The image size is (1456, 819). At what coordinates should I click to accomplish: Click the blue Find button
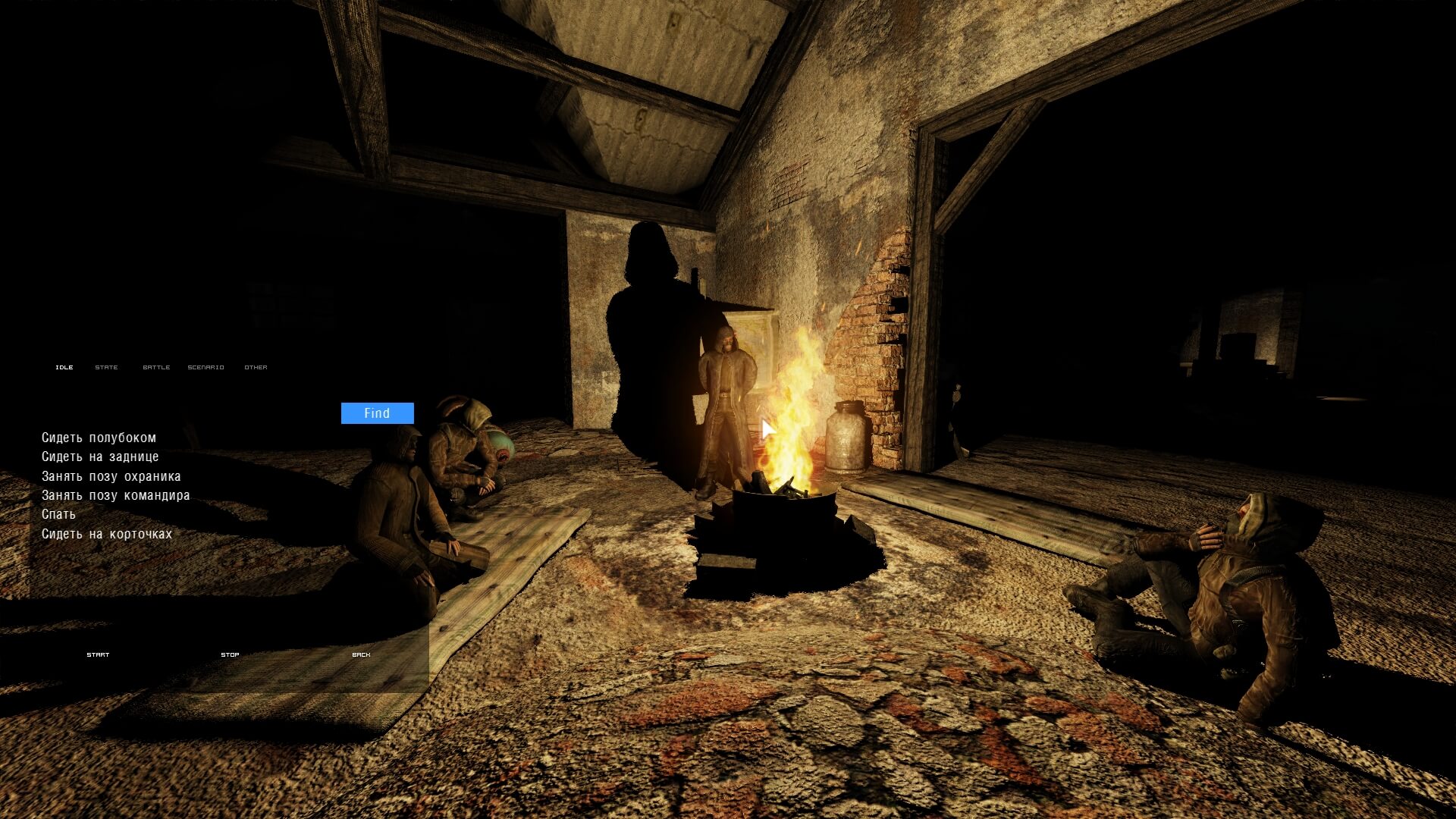point(377,413)
